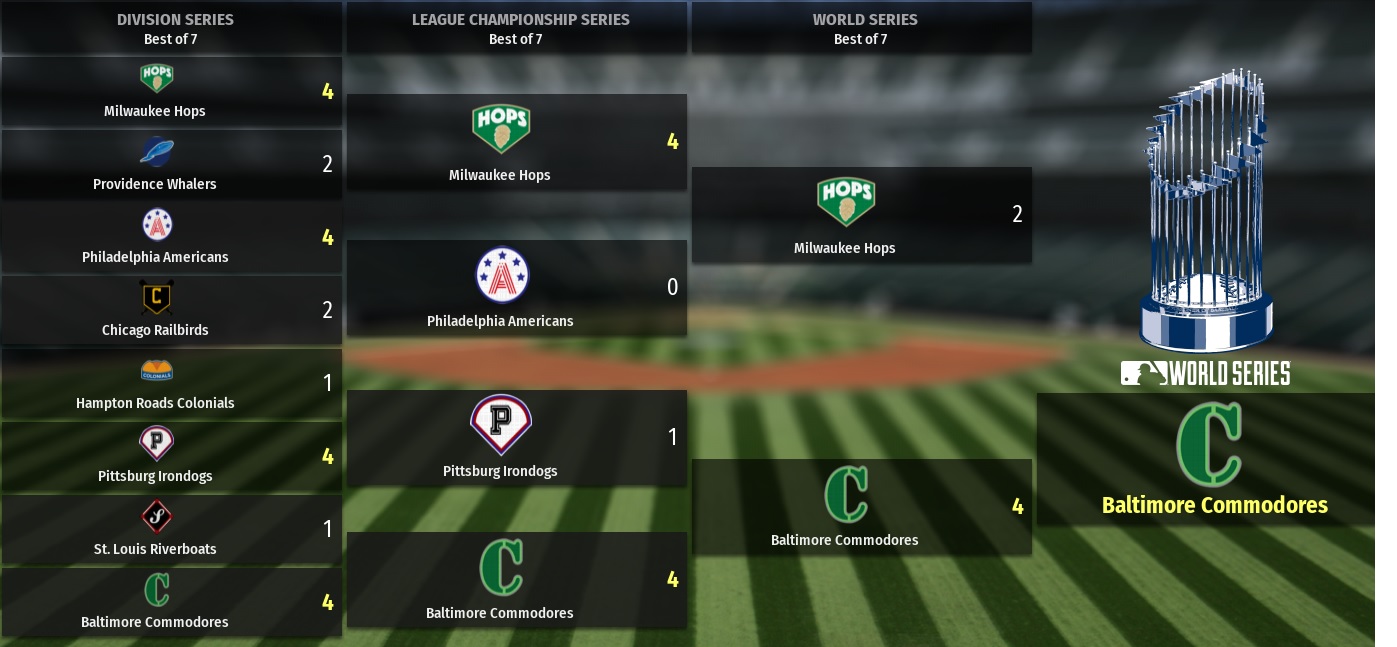Open Milwaukee Hops in the League Championship Series

(516, 142)
